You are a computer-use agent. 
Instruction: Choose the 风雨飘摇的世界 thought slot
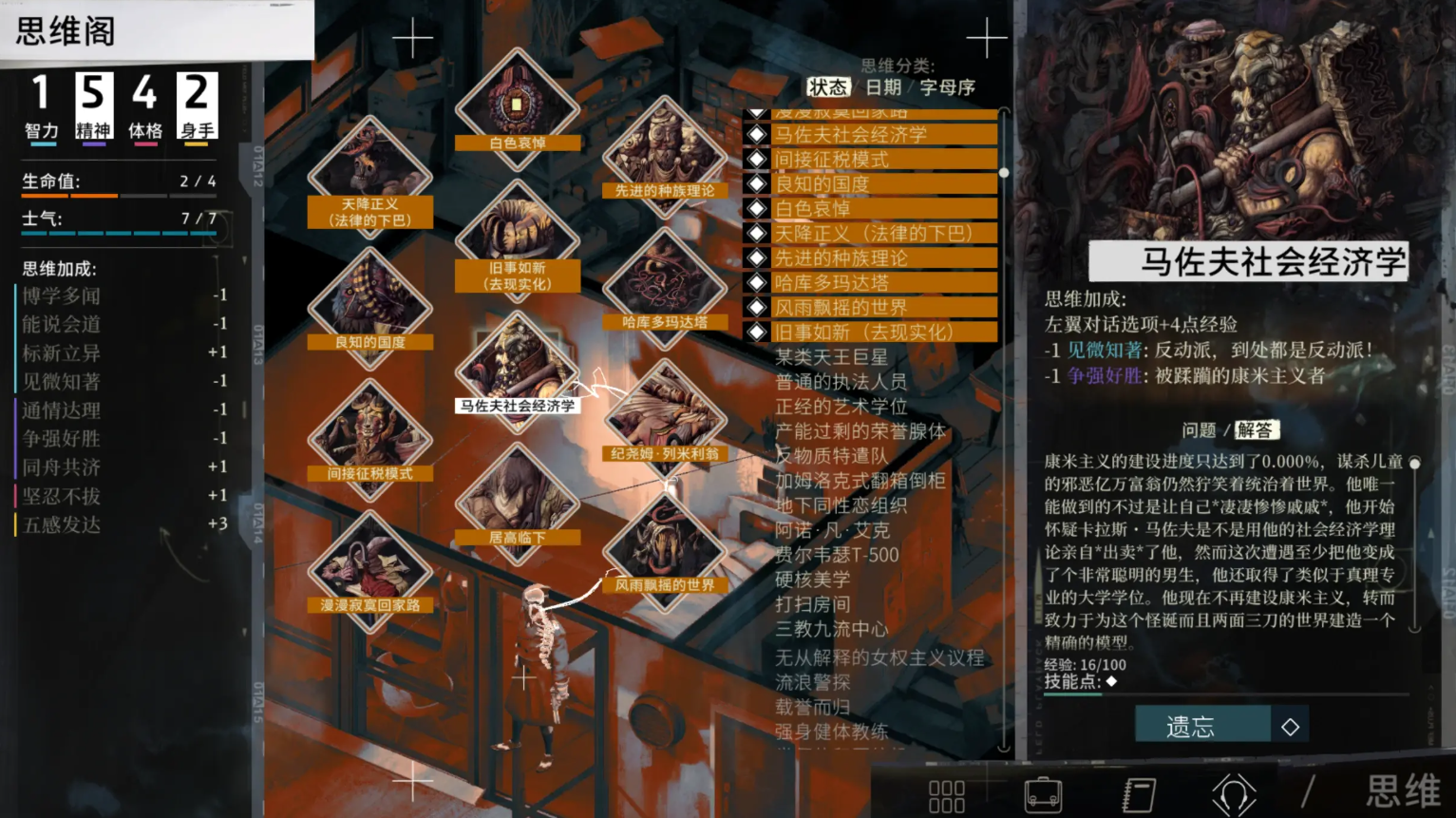(664, 547)
